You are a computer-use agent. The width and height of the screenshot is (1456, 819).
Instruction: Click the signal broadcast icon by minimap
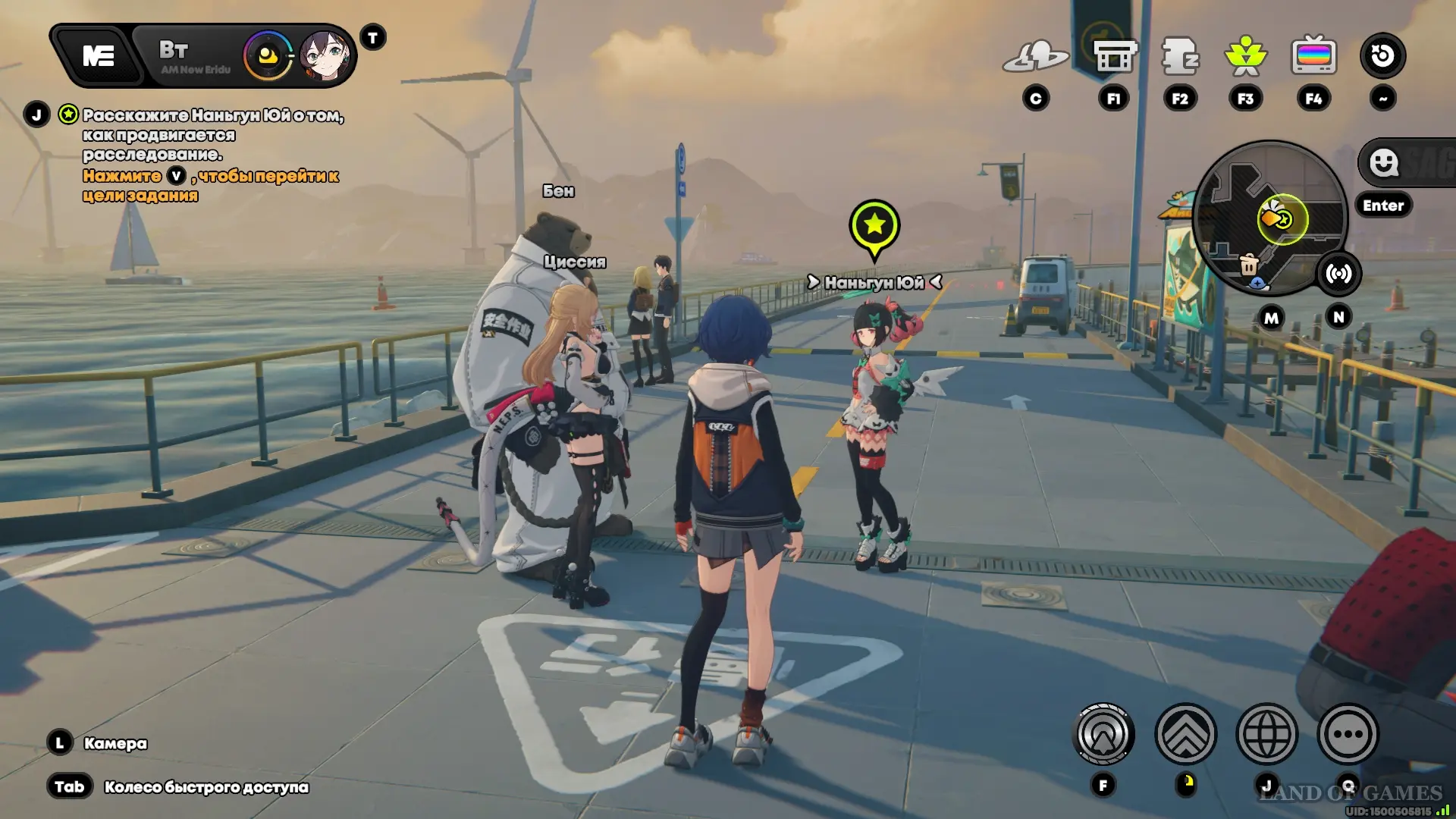tap(1338, 274)
